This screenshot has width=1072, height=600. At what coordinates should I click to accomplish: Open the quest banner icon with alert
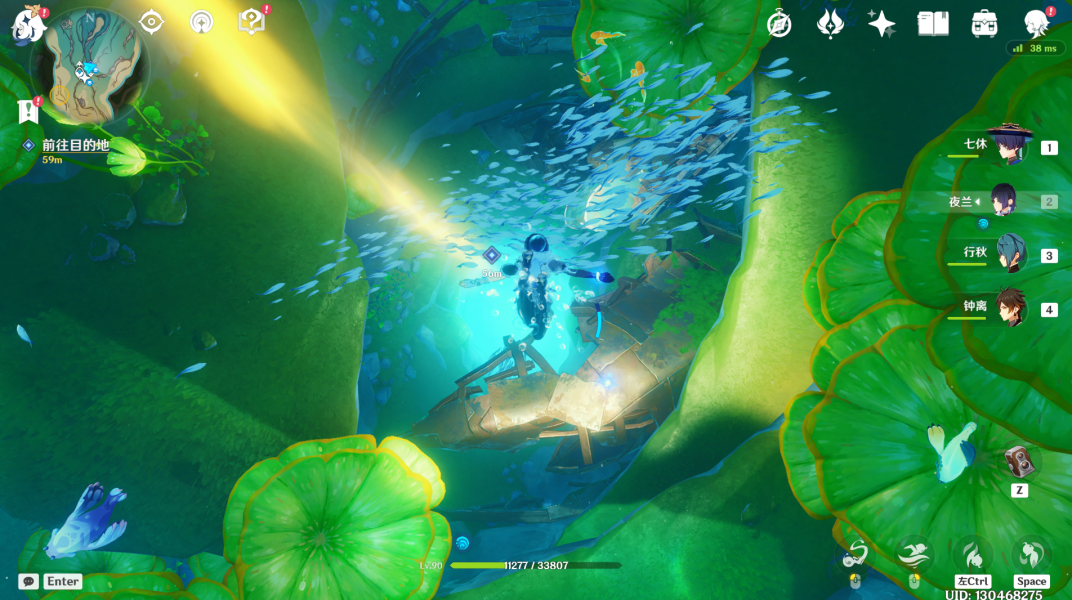coord(27,111)
